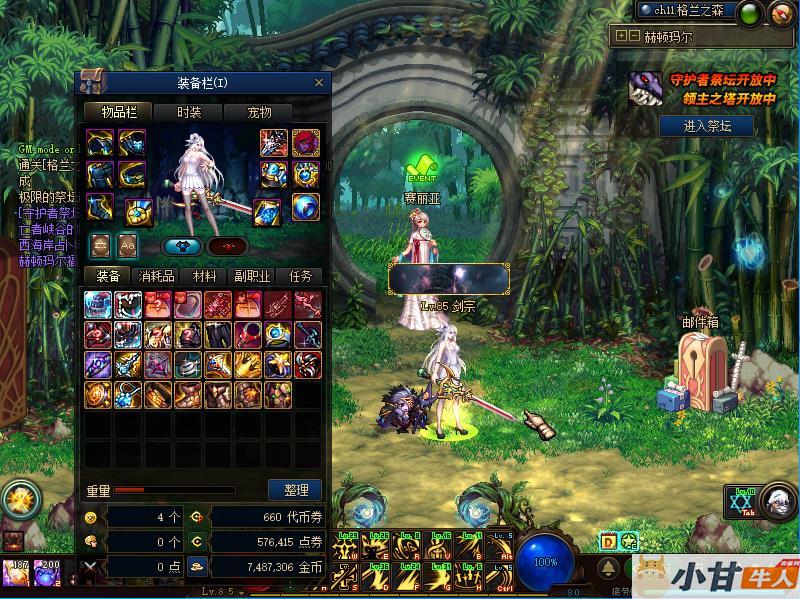
Task: Click the purple monster altar event icon
Action: 642,91
